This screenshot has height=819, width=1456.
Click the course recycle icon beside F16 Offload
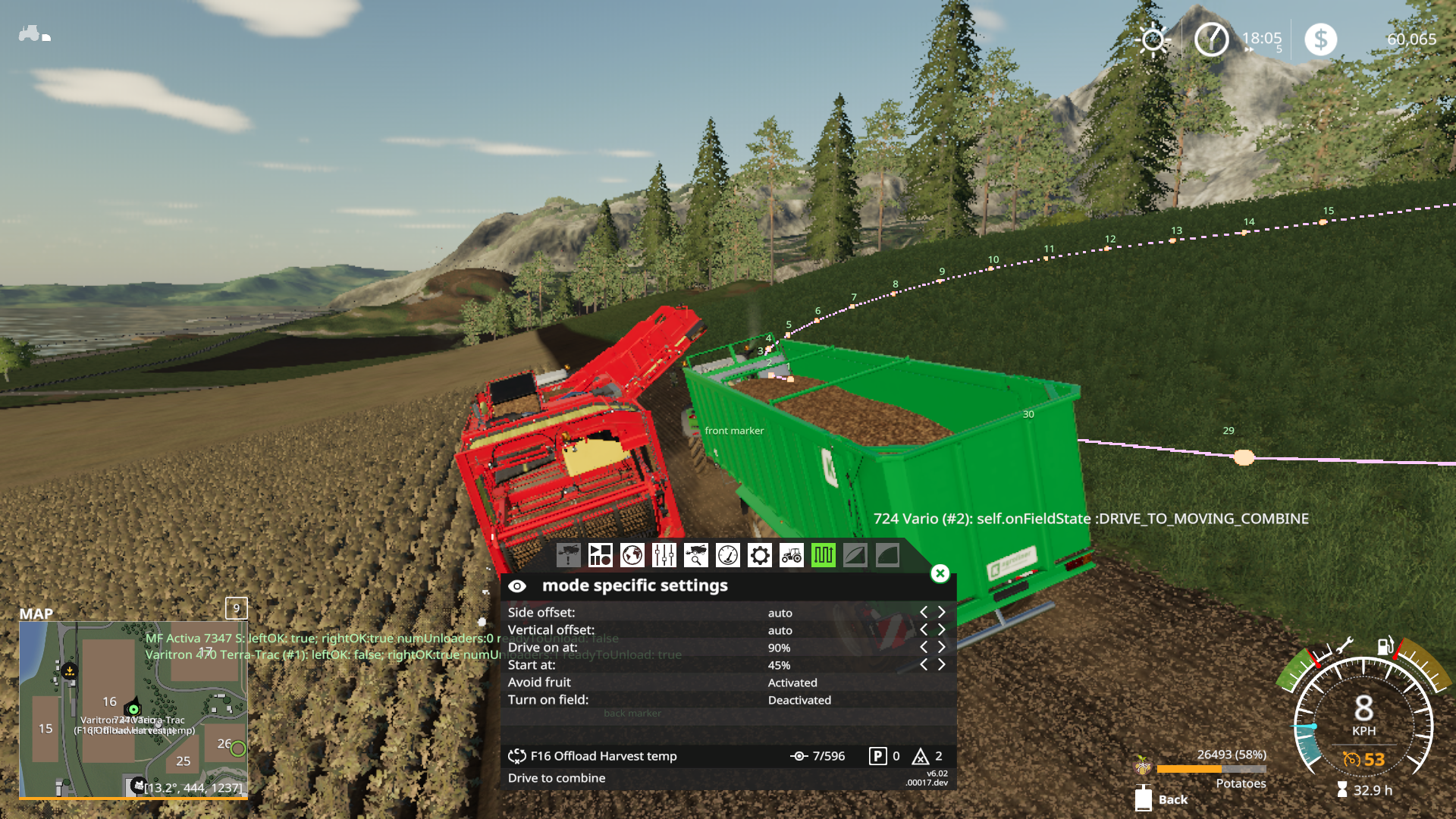point(518,756)
